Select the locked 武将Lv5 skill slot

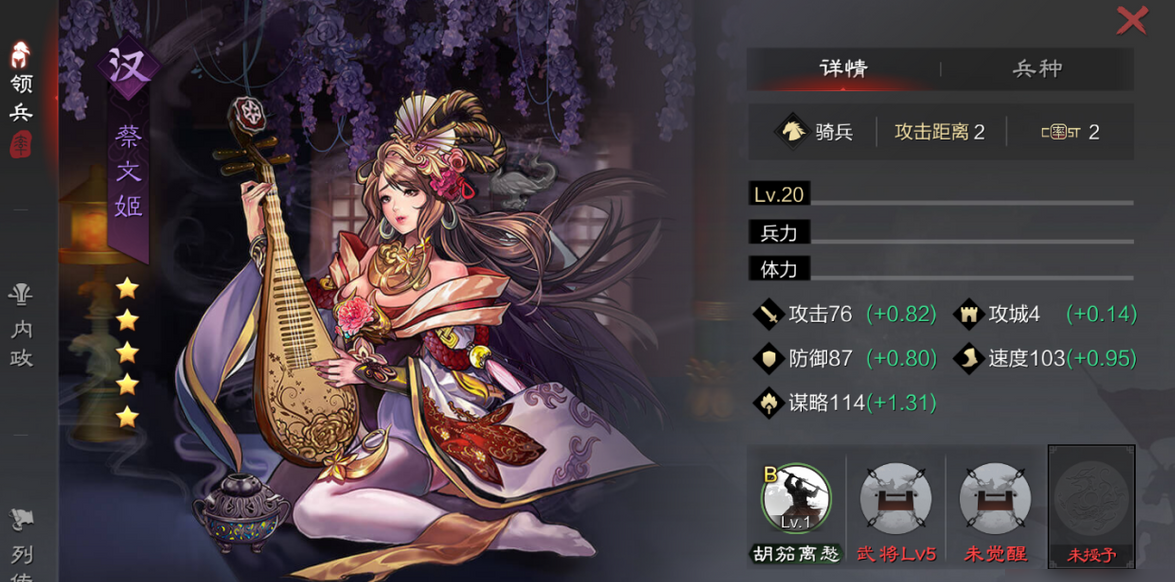(x=895, y=498)
